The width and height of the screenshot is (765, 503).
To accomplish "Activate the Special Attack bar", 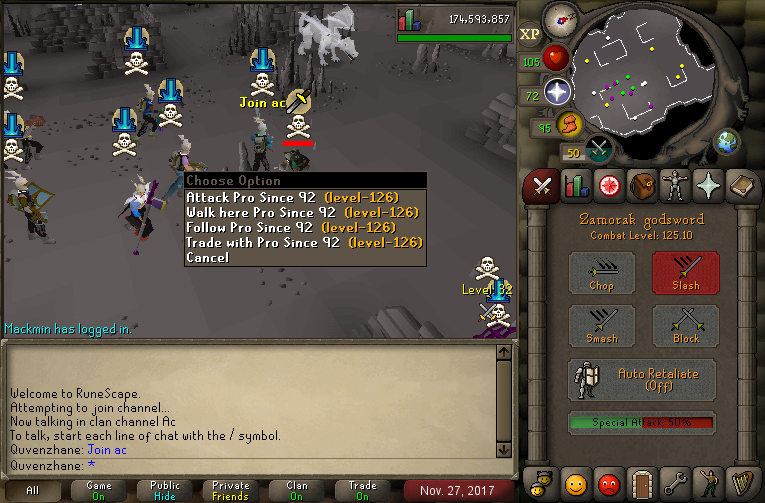I will (x=642, y=423).
